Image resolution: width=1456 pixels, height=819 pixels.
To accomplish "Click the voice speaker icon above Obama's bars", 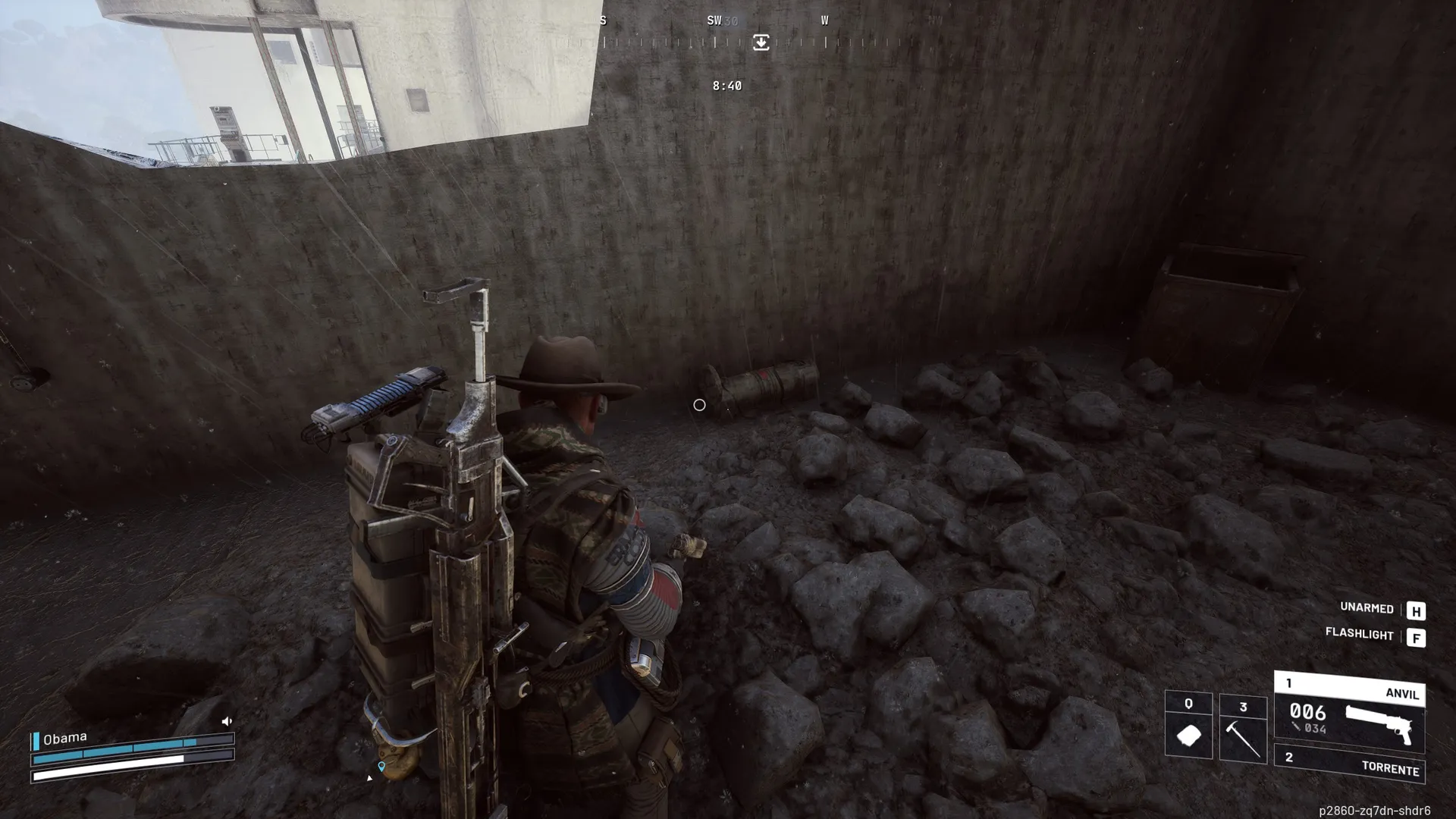I will coord(227,721).
